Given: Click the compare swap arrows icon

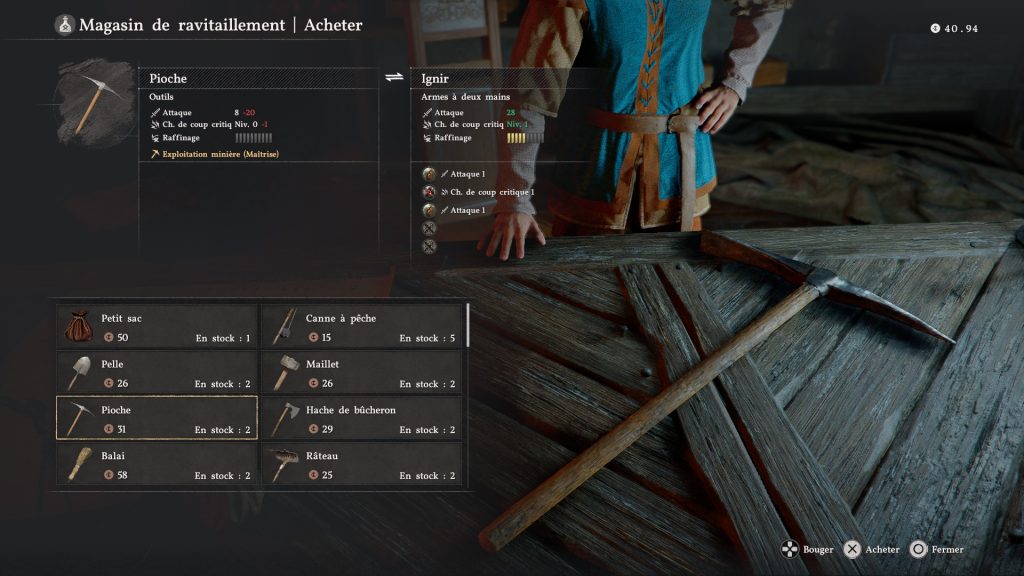Looking at the screenshot, I should pyautogui.click(x=394, y=77).
